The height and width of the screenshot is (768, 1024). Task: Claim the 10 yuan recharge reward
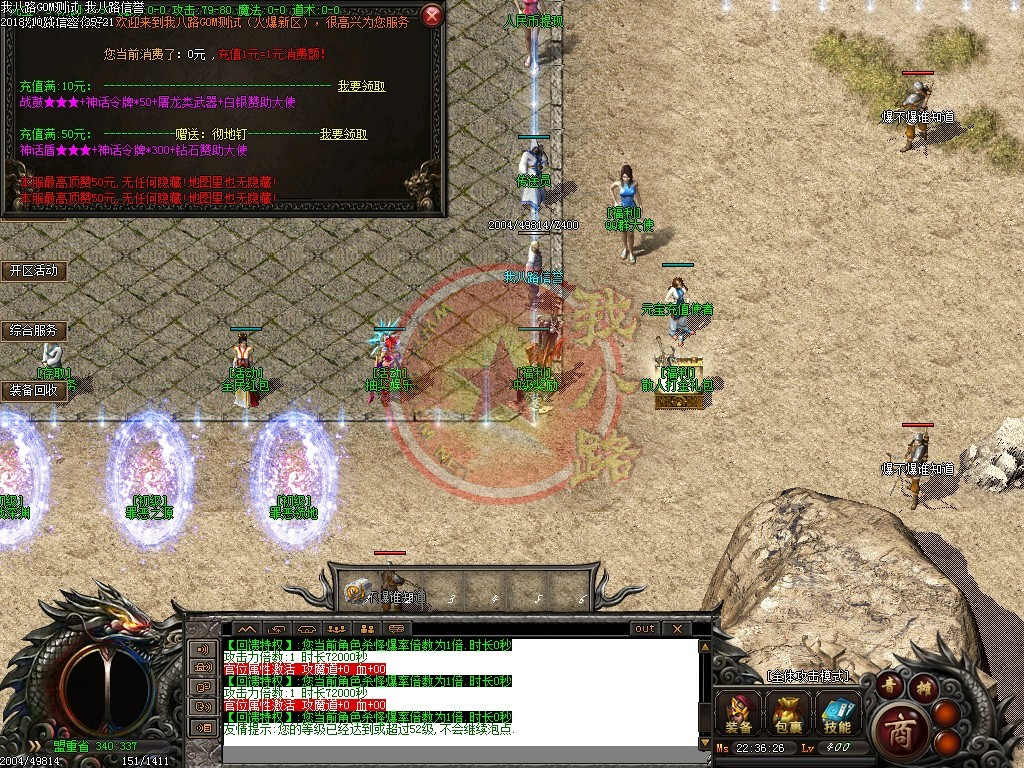point(361,87)
